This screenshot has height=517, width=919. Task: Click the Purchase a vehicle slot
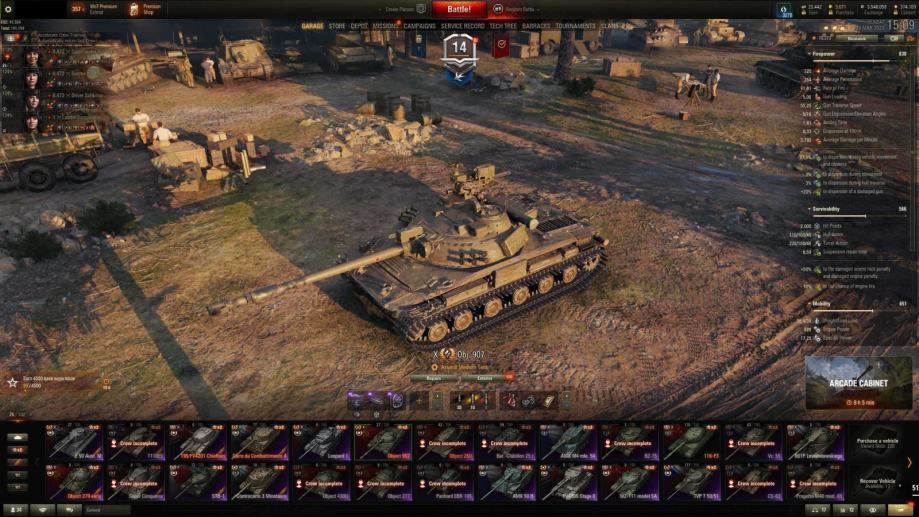877,442
